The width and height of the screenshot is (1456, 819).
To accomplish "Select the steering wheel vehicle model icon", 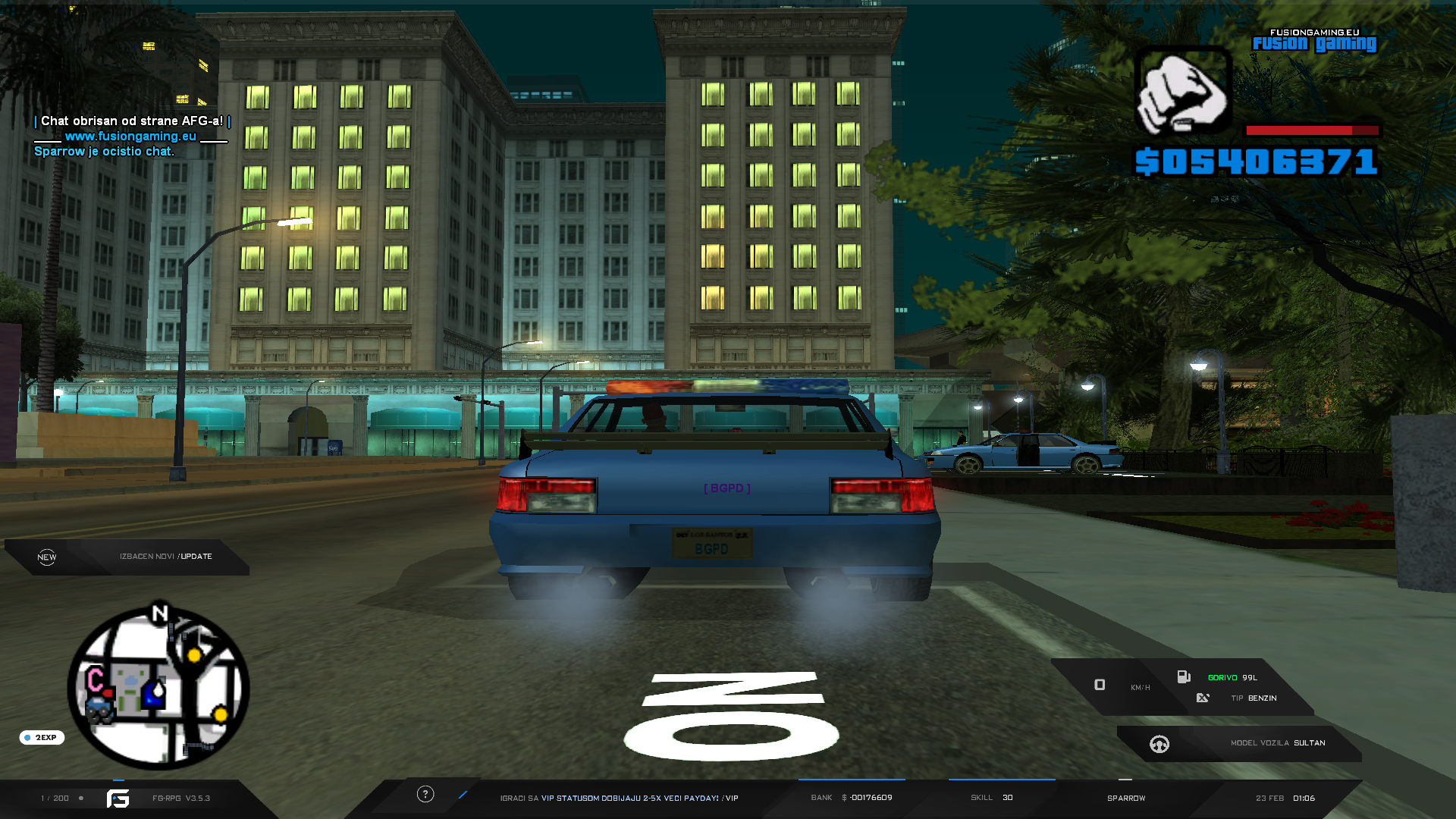I will pos(1159,744).
